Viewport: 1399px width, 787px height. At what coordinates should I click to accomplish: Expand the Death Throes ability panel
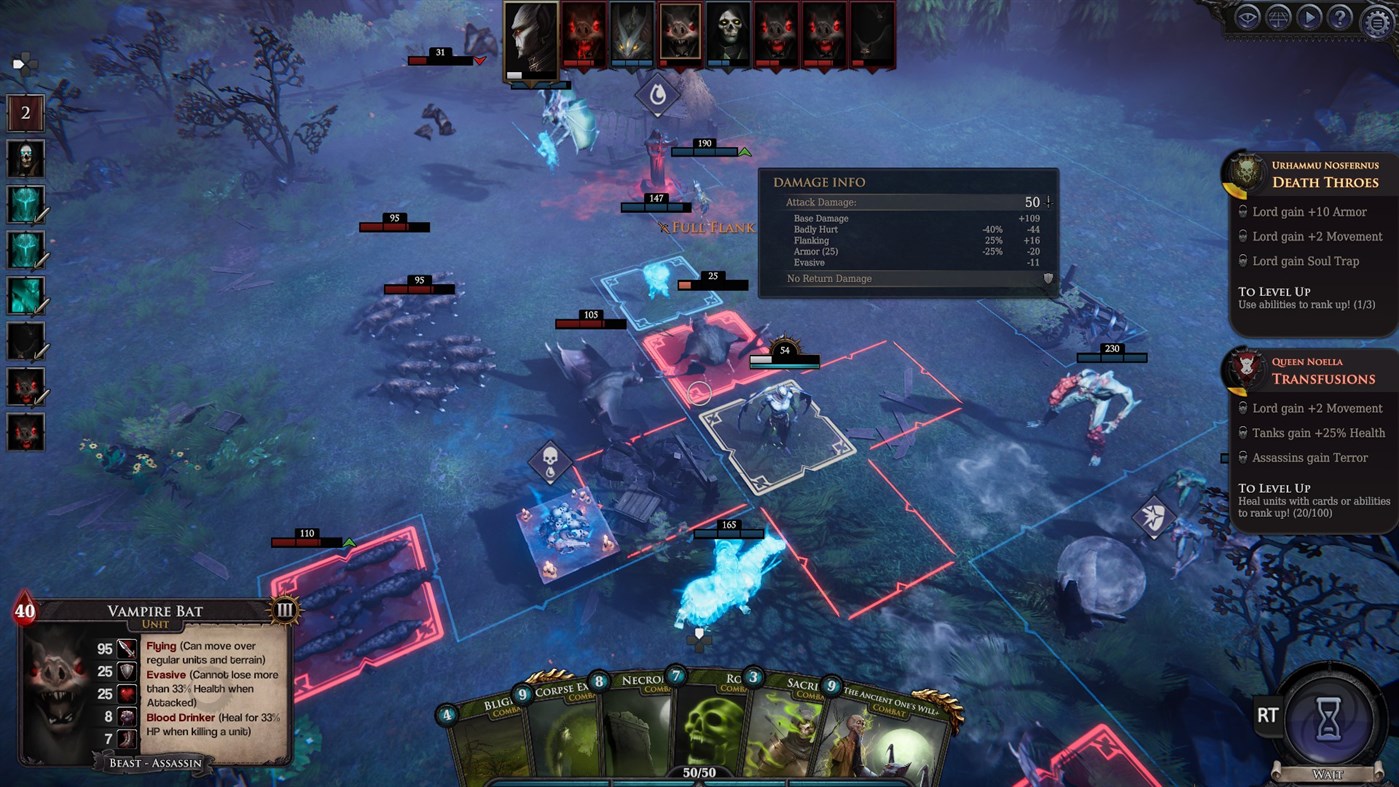[1325, 181]
